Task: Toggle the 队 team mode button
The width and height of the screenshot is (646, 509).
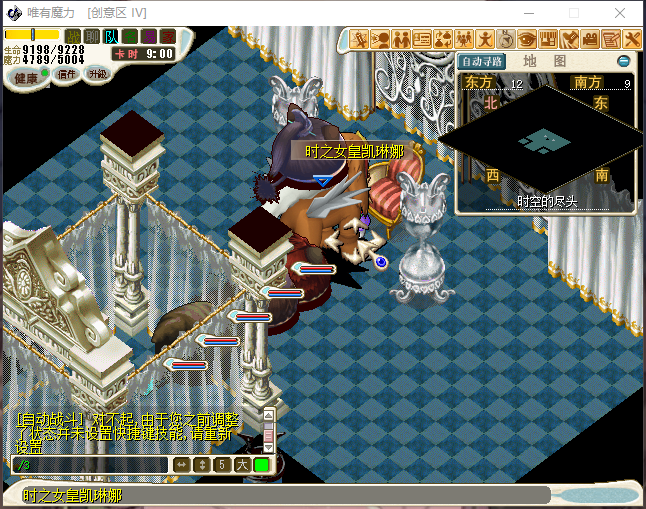Action: (111, 37)
